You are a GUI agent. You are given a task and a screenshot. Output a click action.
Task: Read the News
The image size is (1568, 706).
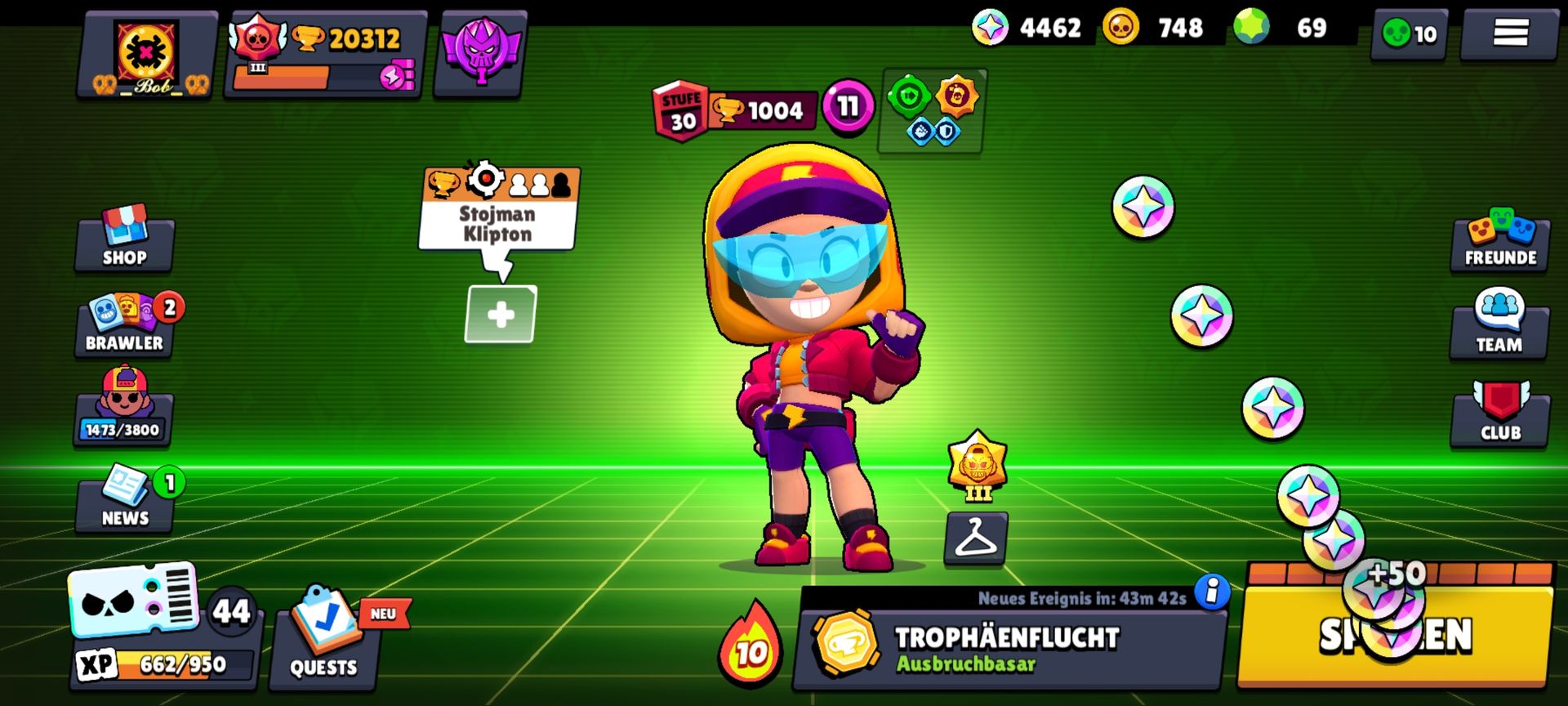click(x=124, y=500)
